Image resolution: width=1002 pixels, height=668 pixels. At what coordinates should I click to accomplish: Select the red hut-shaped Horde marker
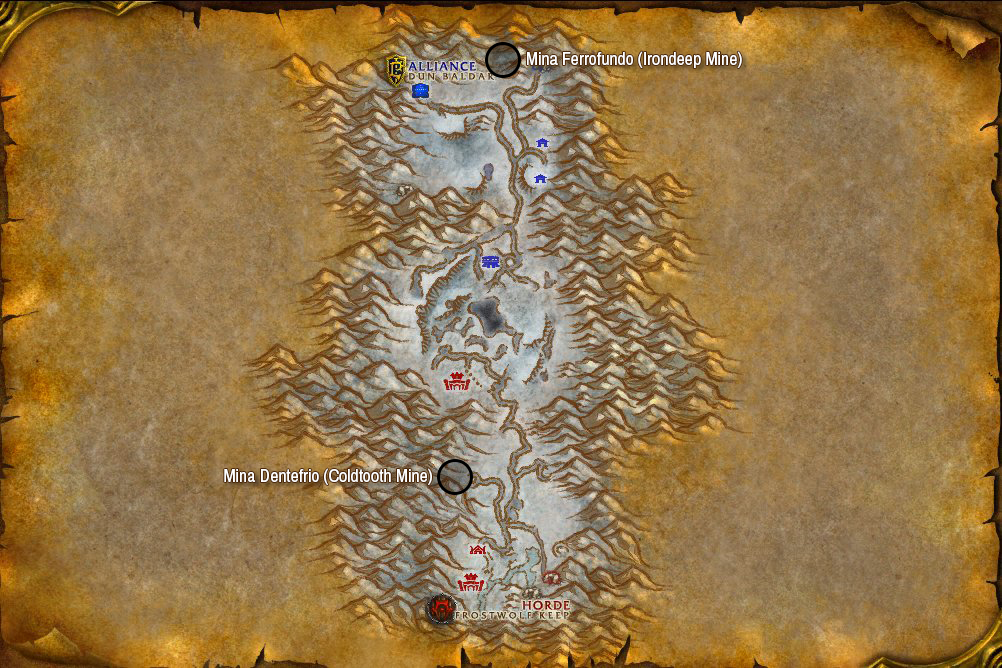point(478,550)
